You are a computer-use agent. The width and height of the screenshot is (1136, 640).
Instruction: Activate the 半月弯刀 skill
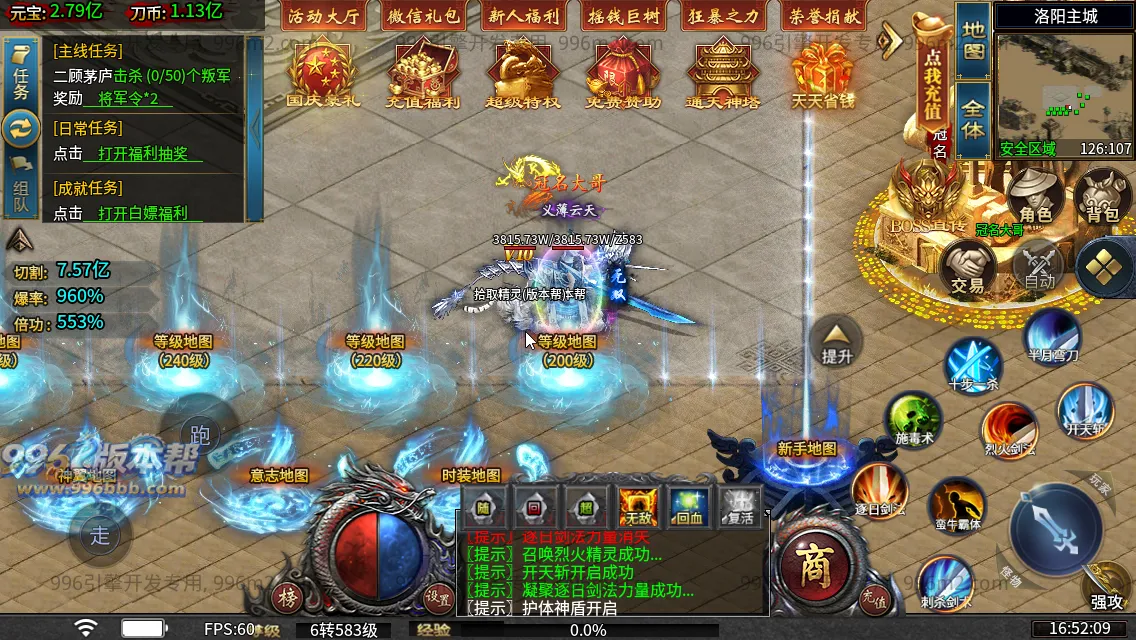pos(1052,337)
